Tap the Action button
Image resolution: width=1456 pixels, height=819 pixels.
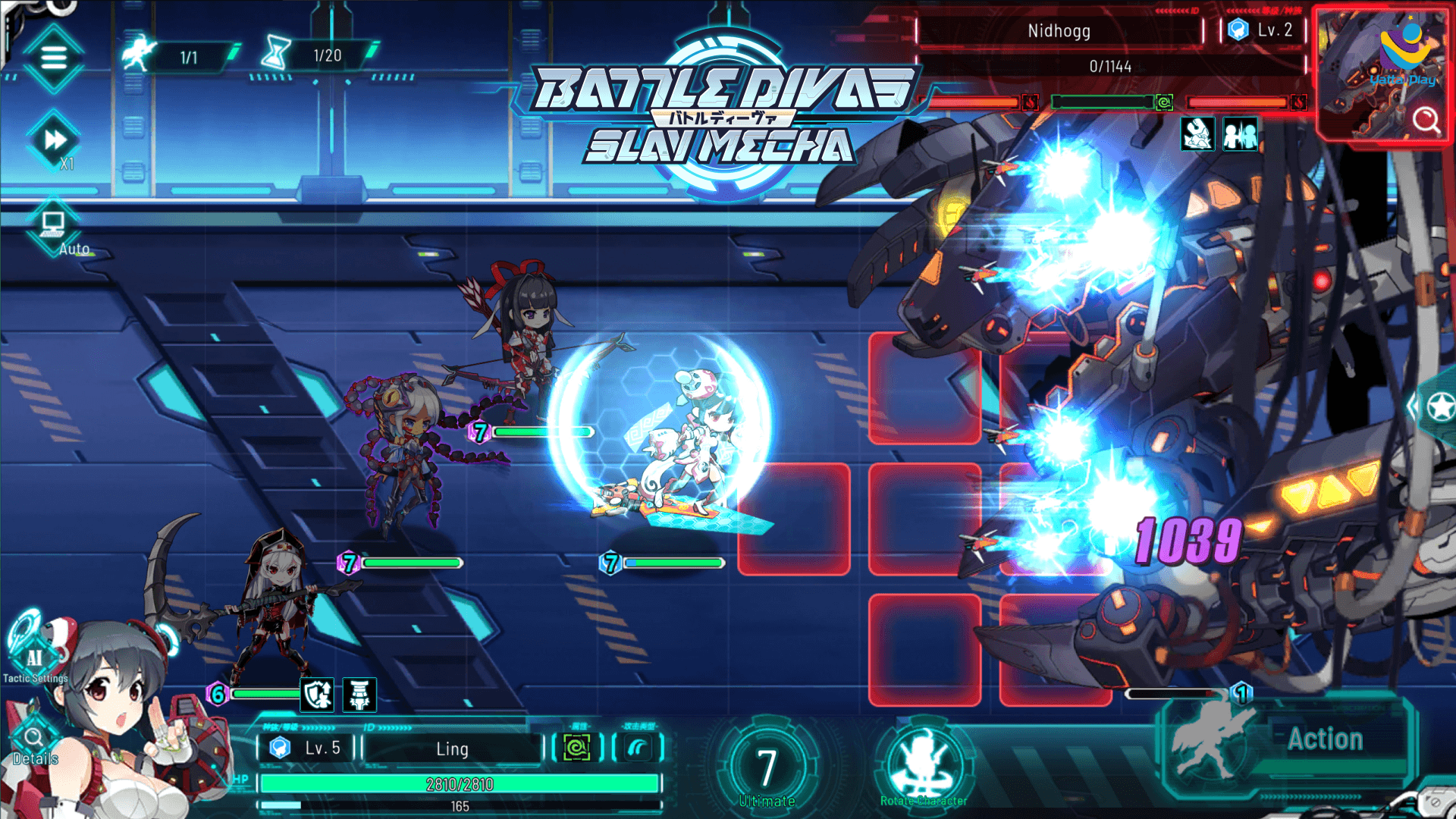pyautogui.click(x=1324, y=739)
